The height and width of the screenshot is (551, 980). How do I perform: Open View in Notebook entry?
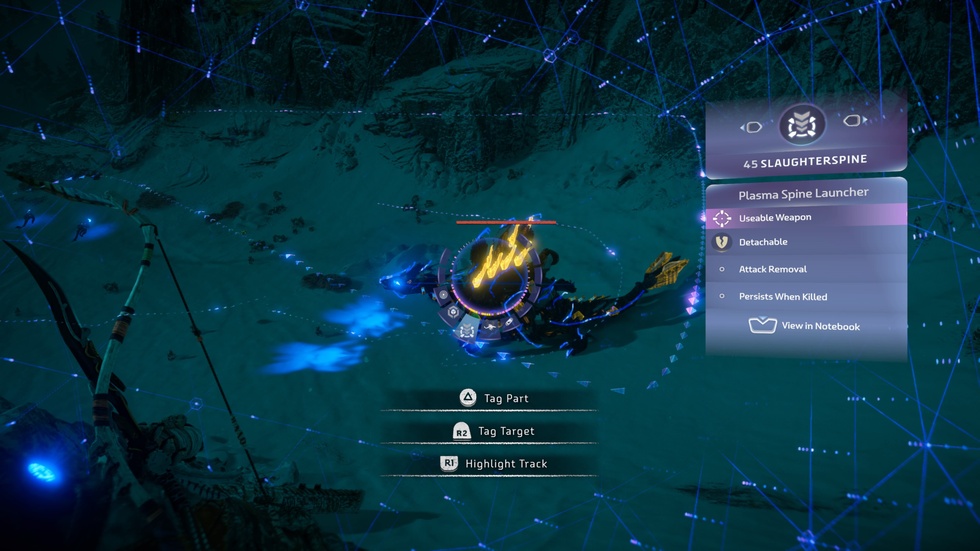click(x=806, y=326)
